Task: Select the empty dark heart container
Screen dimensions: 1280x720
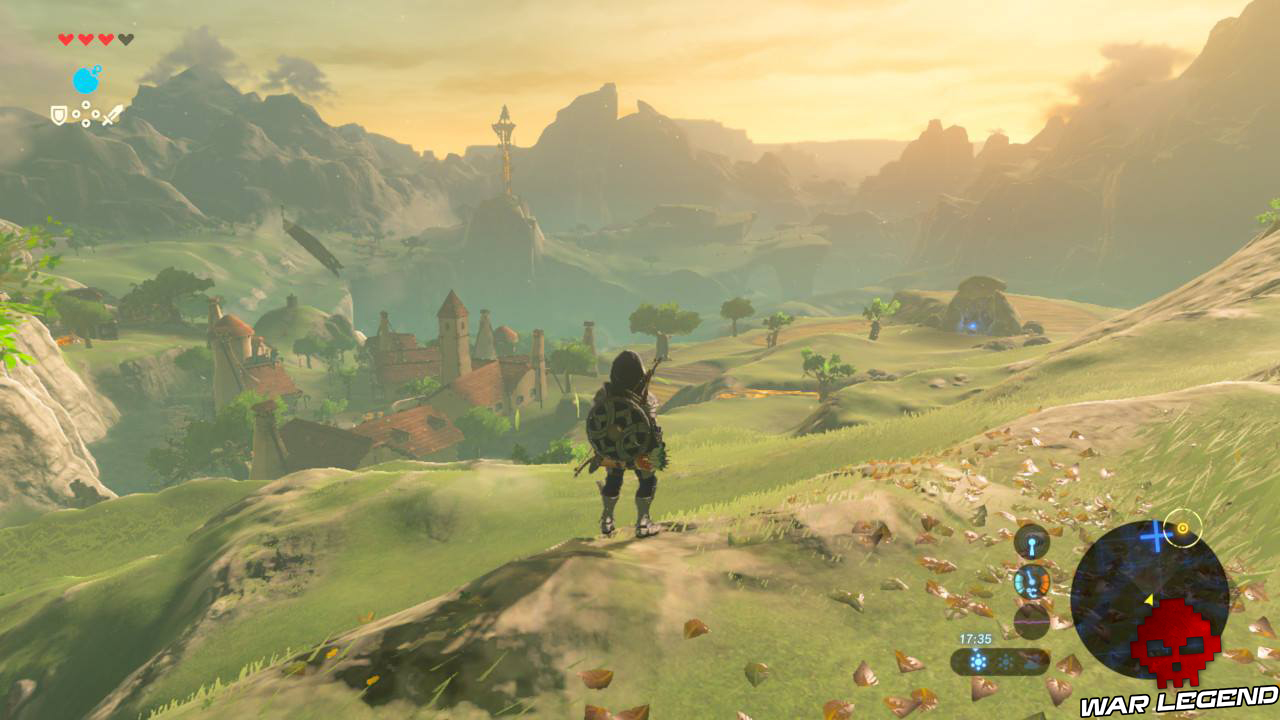Action: click(x=125, y=40)
